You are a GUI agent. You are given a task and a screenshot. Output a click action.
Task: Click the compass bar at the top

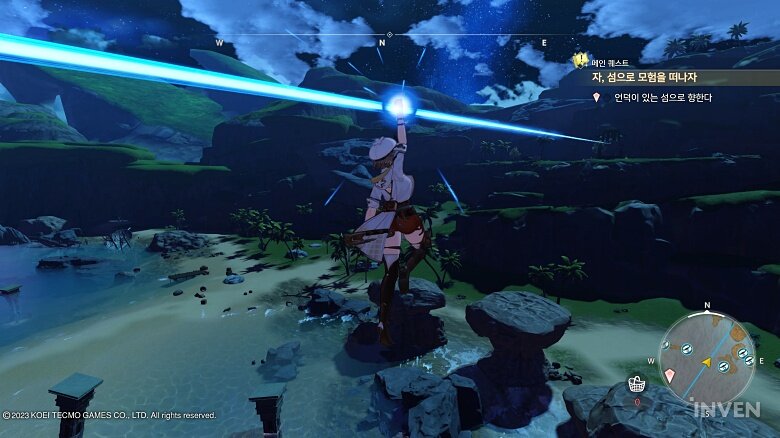[x=382, y=38]
